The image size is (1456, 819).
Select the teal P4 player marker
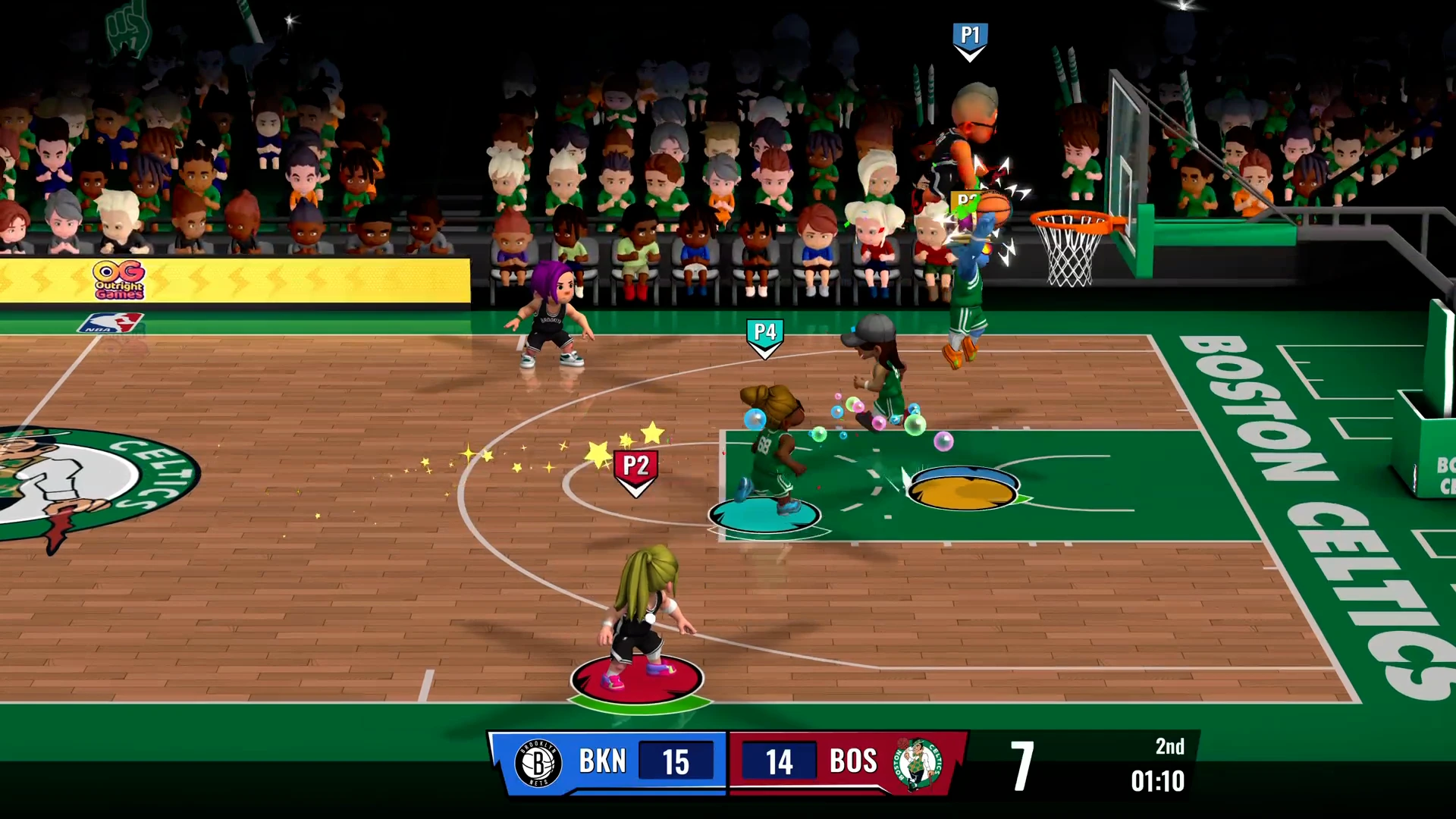point(764,337)
